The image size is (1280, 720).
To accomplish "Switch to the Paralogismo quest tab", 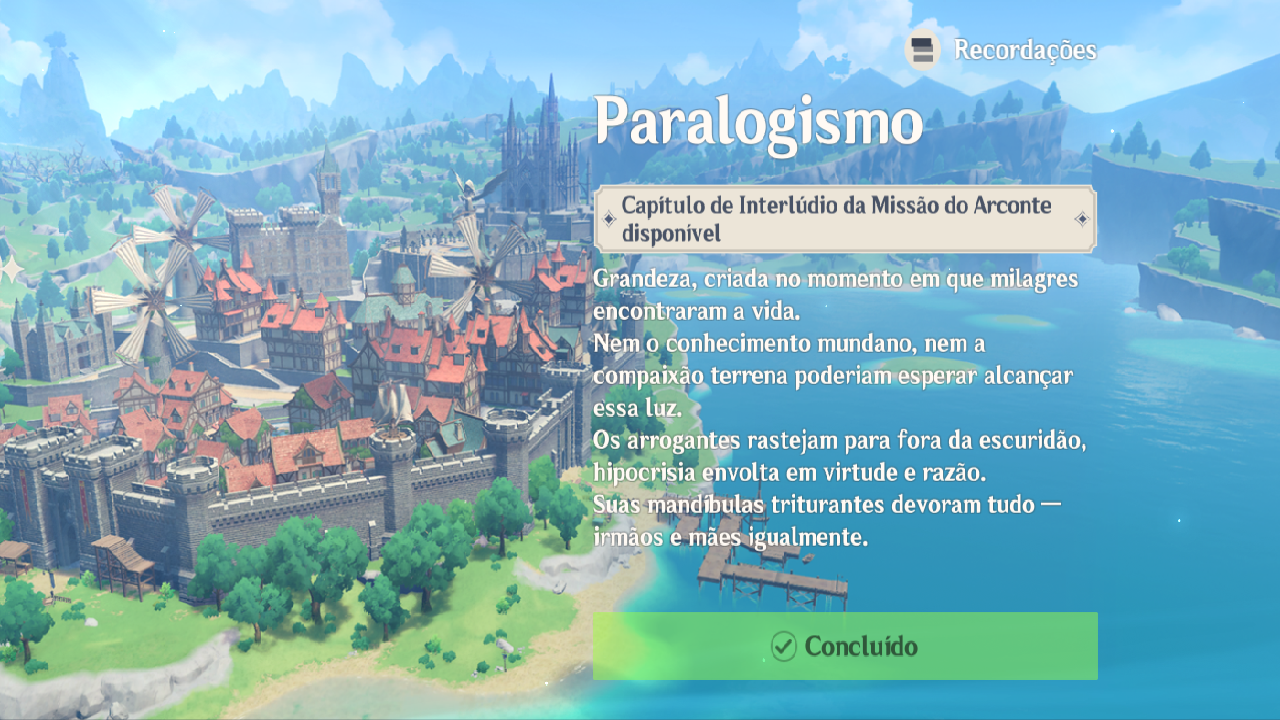I will [758, 120].
